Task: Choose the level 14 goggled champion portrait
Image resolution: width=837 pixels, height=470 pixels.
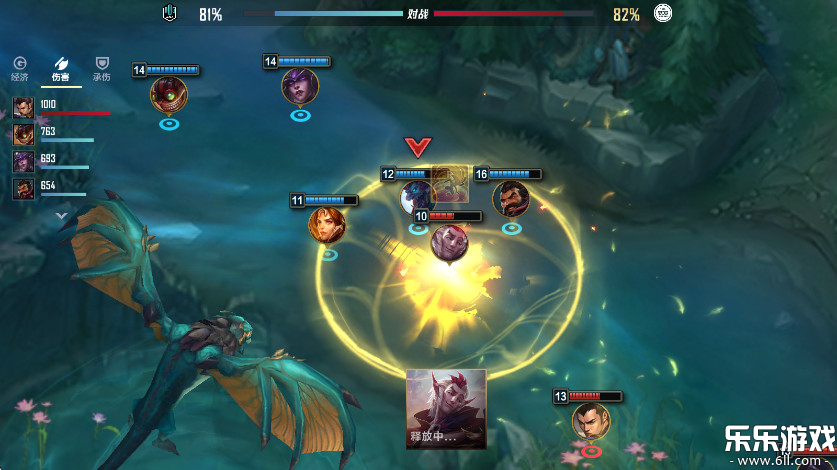Action: pos(168,95)
